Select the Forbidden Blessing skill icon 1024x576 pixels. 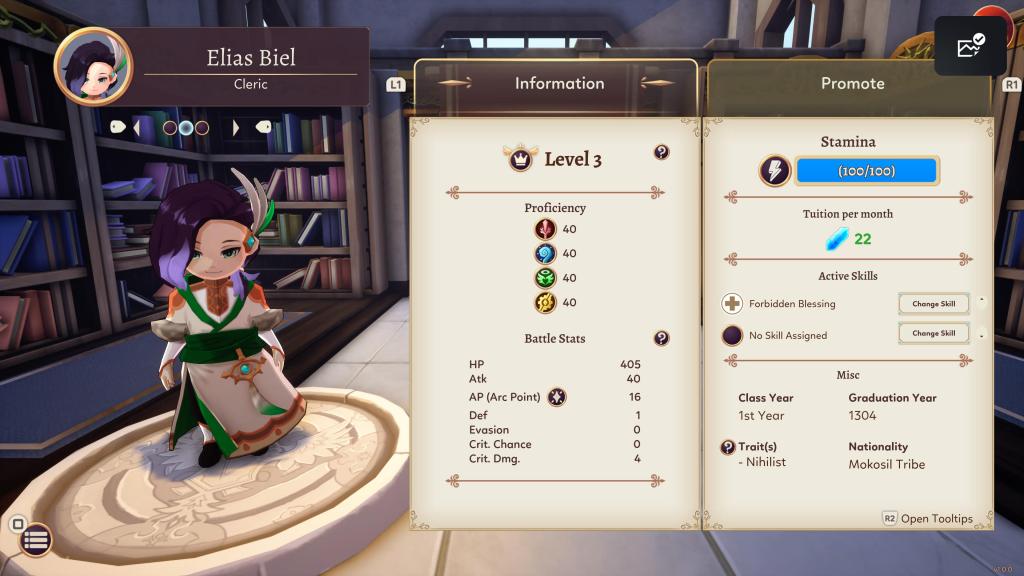point(733,304)
